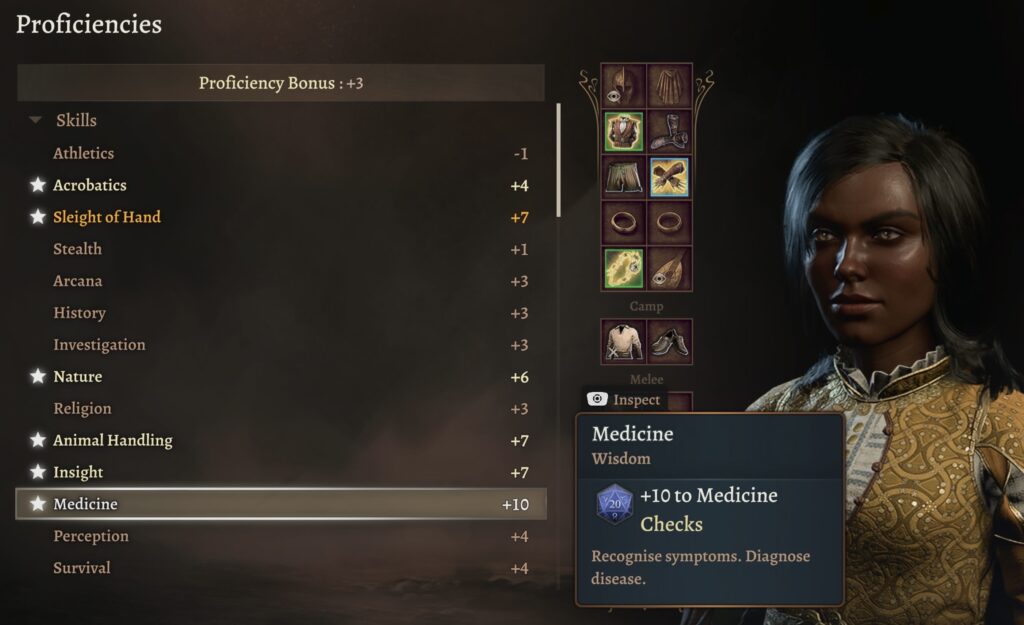
Task: Select the helmet equipment slot
Action: coord(623,85)
